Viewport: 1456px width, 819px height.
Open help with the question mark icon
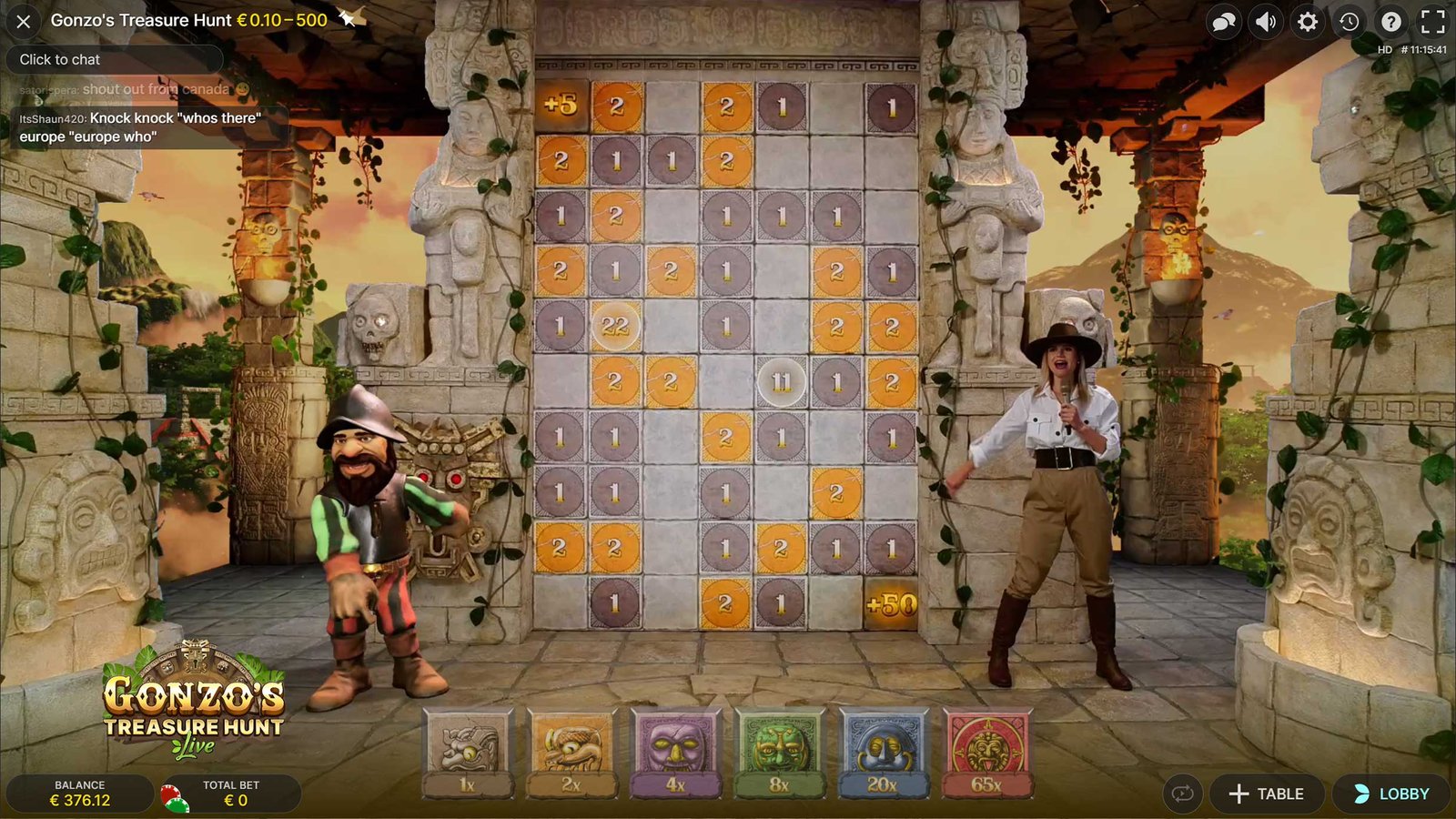(1390, 20)
